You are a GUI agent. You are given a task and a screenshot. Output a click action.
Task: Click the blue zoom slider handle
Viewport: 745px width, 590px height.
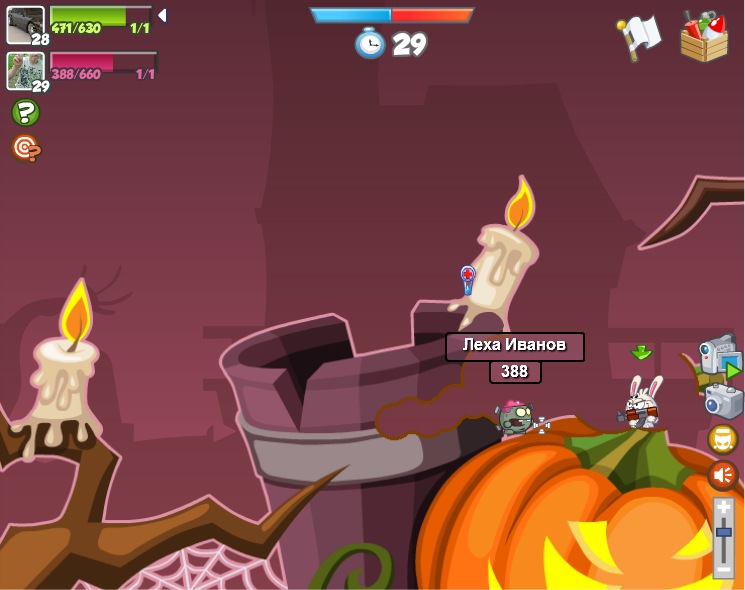(724, 531)
